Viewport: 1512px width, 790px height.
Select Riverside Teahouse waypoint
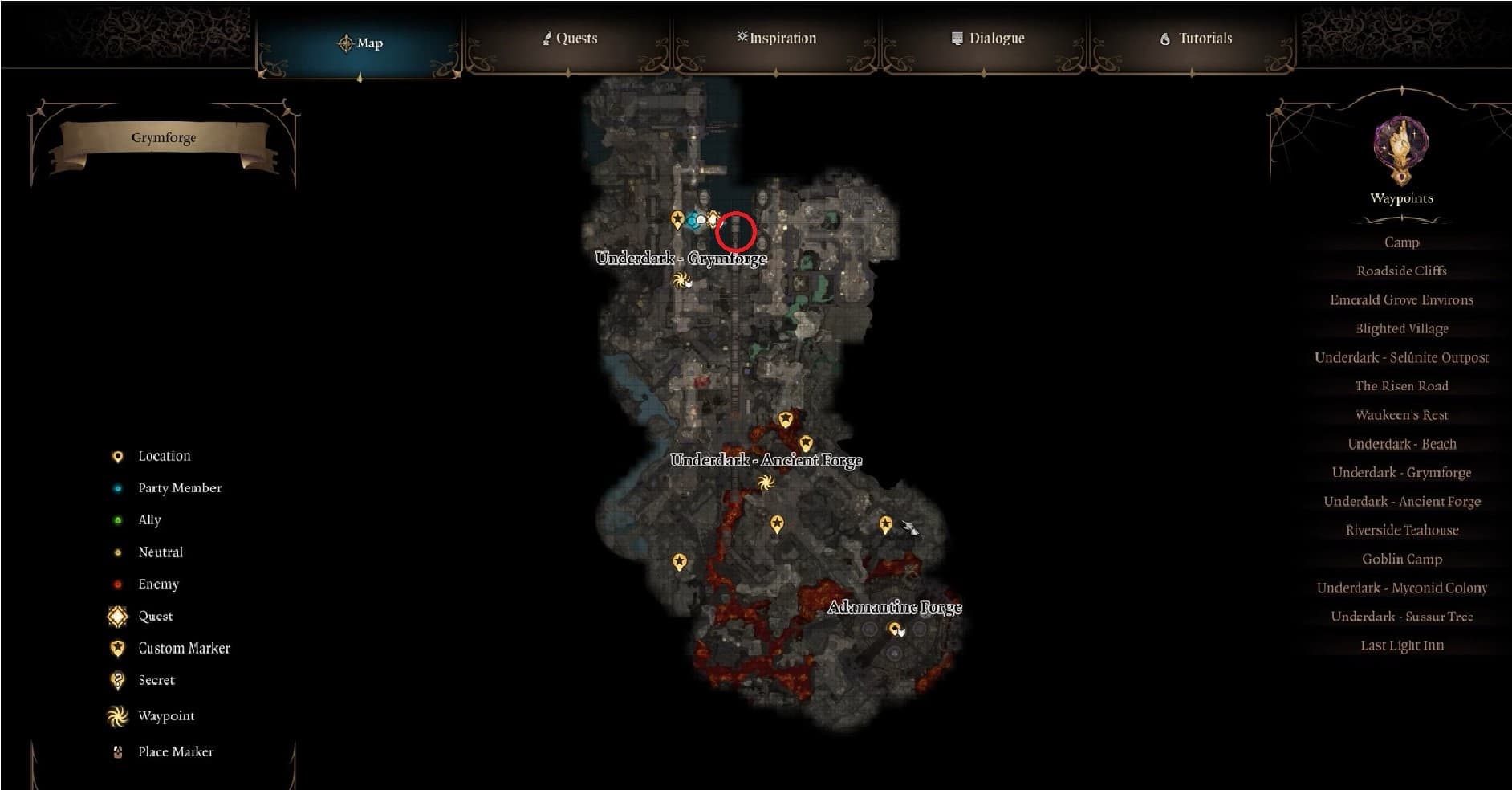(1401, 530)
